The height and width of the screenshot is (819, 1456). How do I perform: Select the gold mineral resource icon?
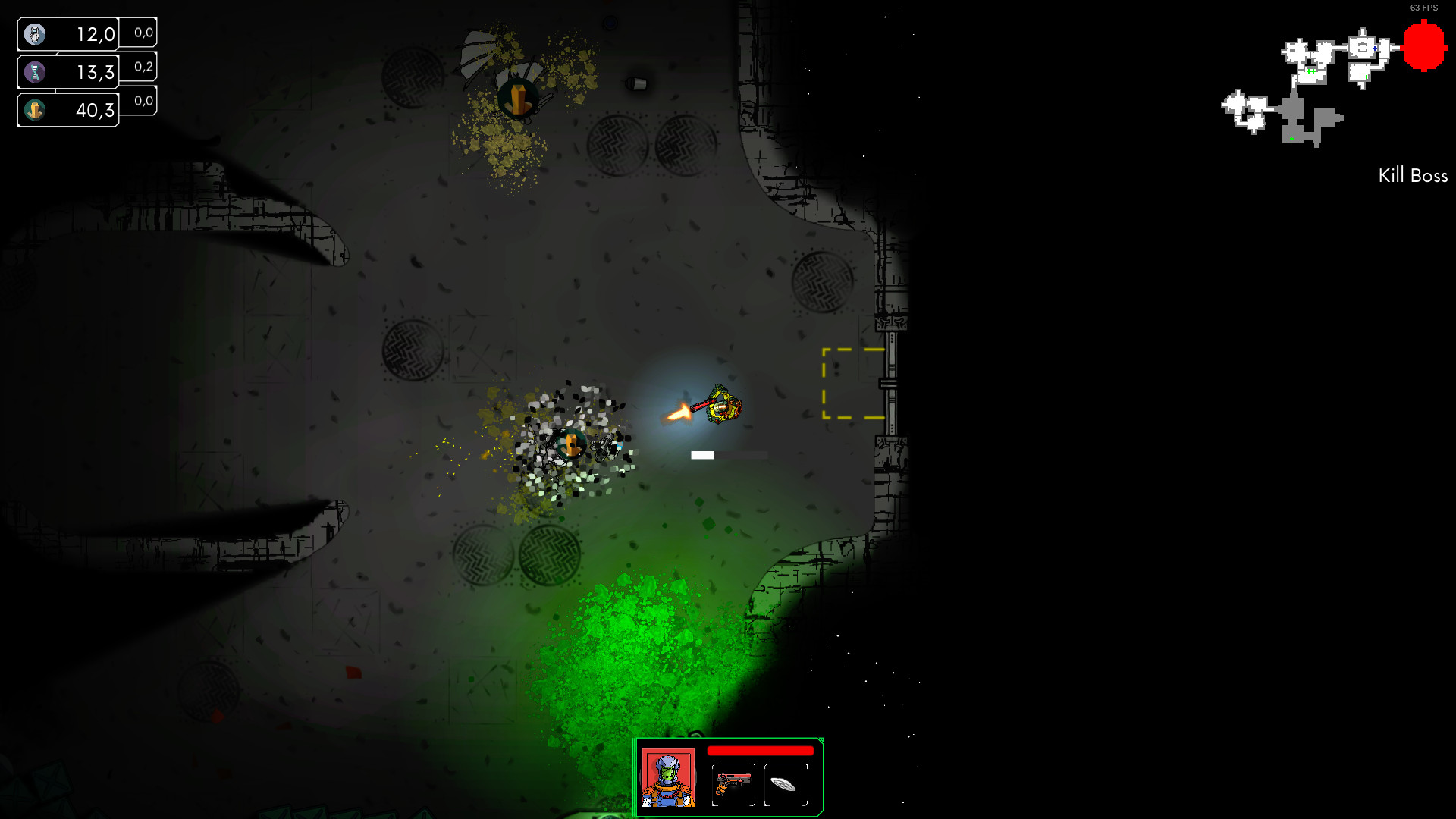click(x=36, y=109)
